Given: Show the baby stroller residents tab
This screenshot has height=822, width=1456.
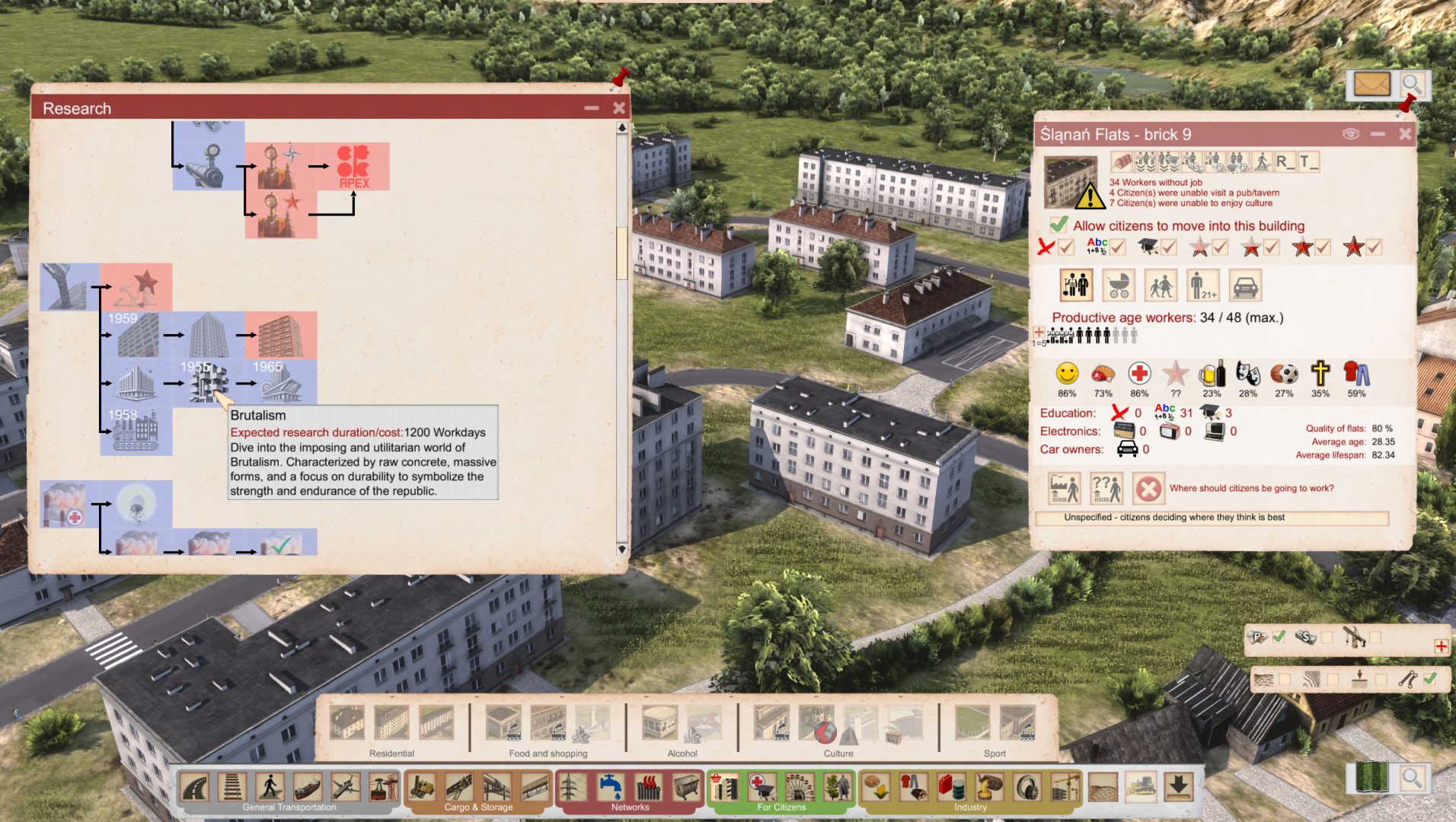Looking at the screenshot, I should 1118,286.
